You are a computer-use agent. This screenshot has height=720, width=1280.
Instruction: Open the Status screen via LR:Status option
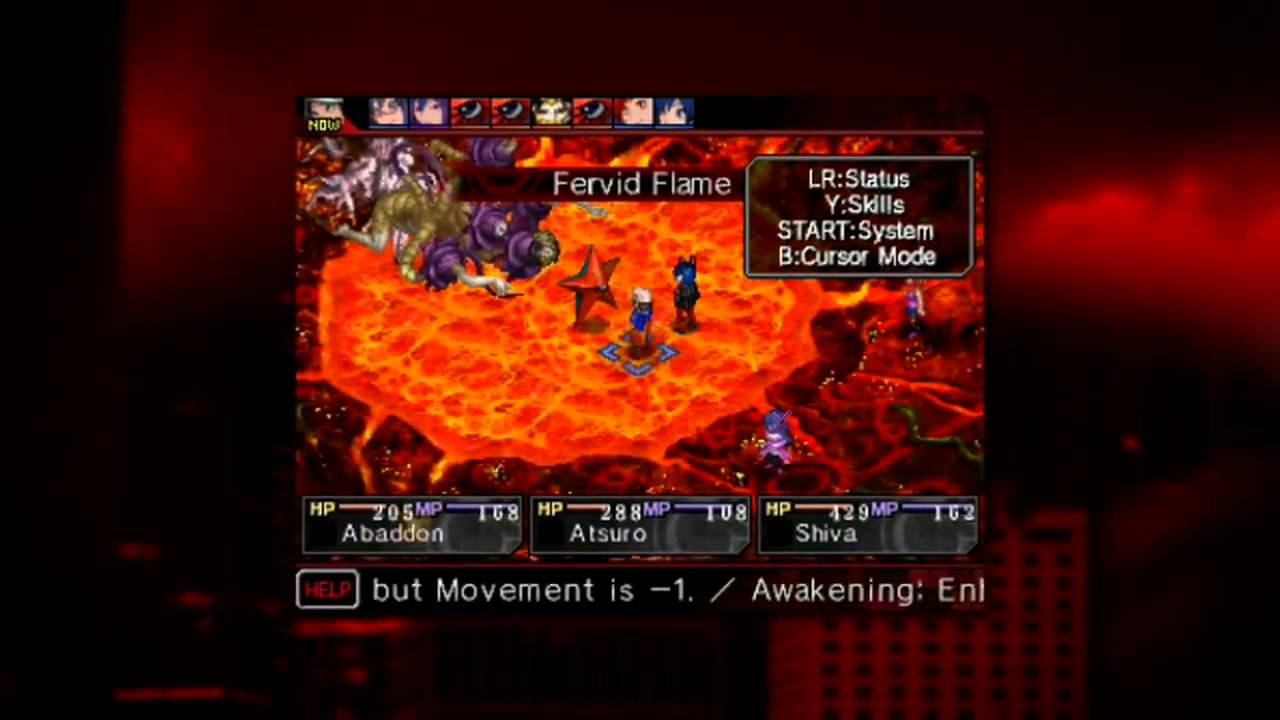pyautogui.click(x=858, y=180)
